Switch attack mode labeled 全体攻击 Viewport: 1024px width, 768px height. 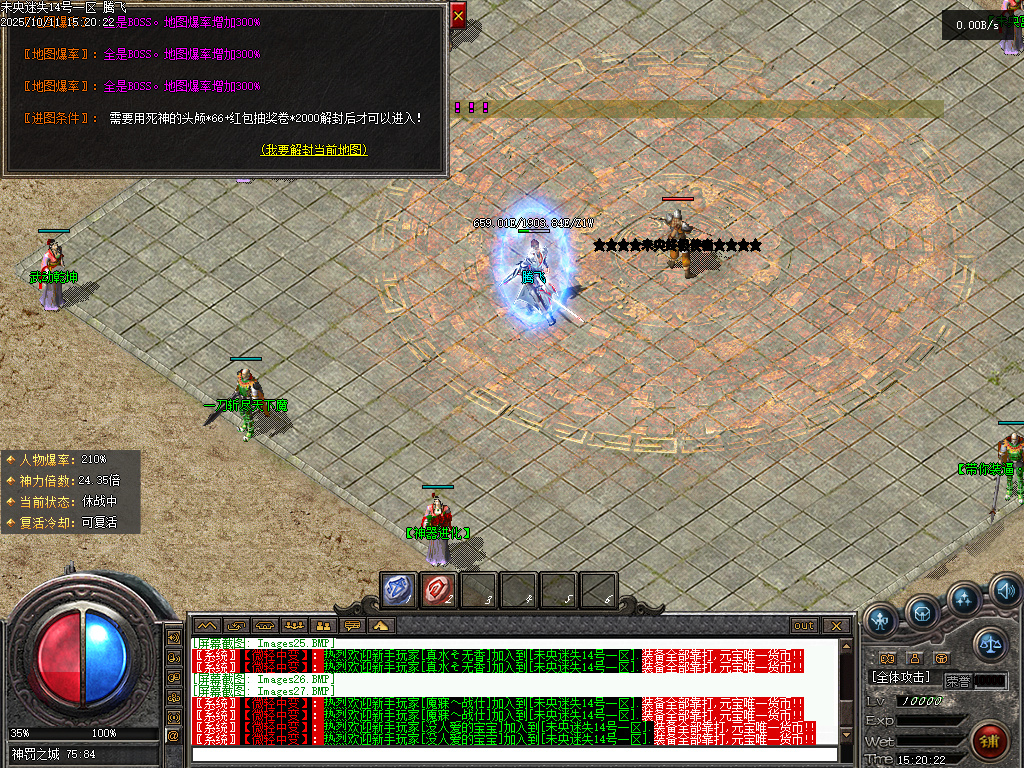pyautogui.click(x=902, y=678)
